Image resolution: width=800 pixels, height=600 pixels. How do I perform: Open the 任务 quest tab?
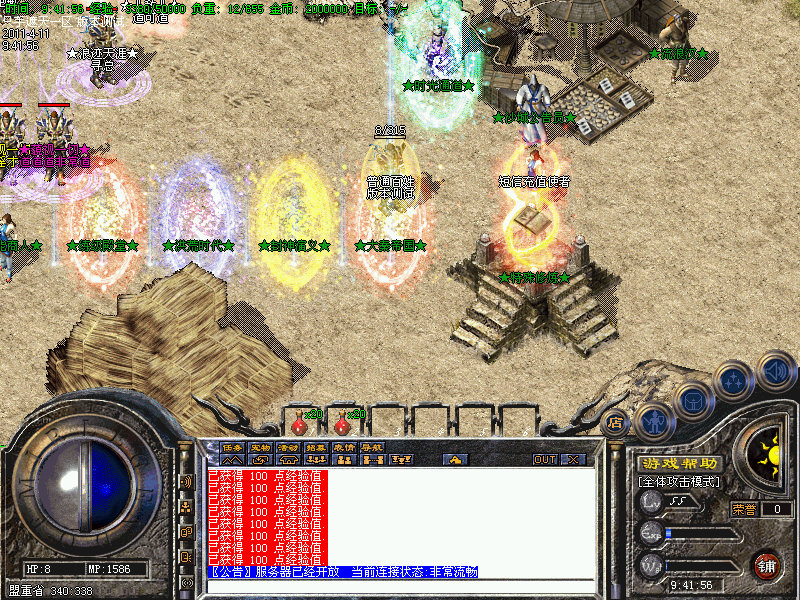point(232,447)
